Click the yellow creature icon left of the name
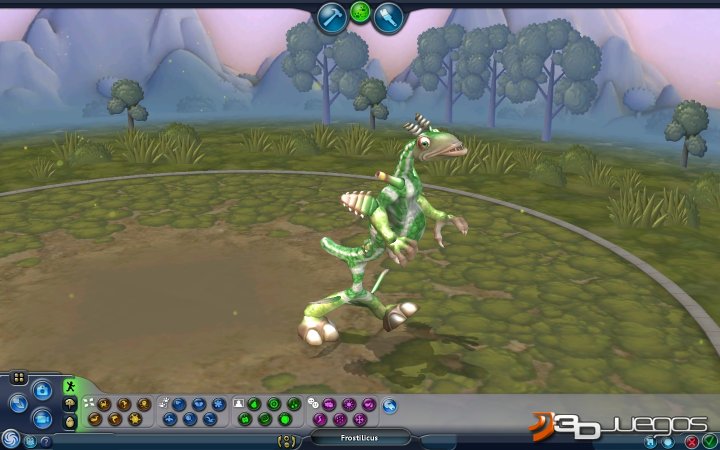Image resolution: width=720 pixels, height=450 pixels. (288, 439)
